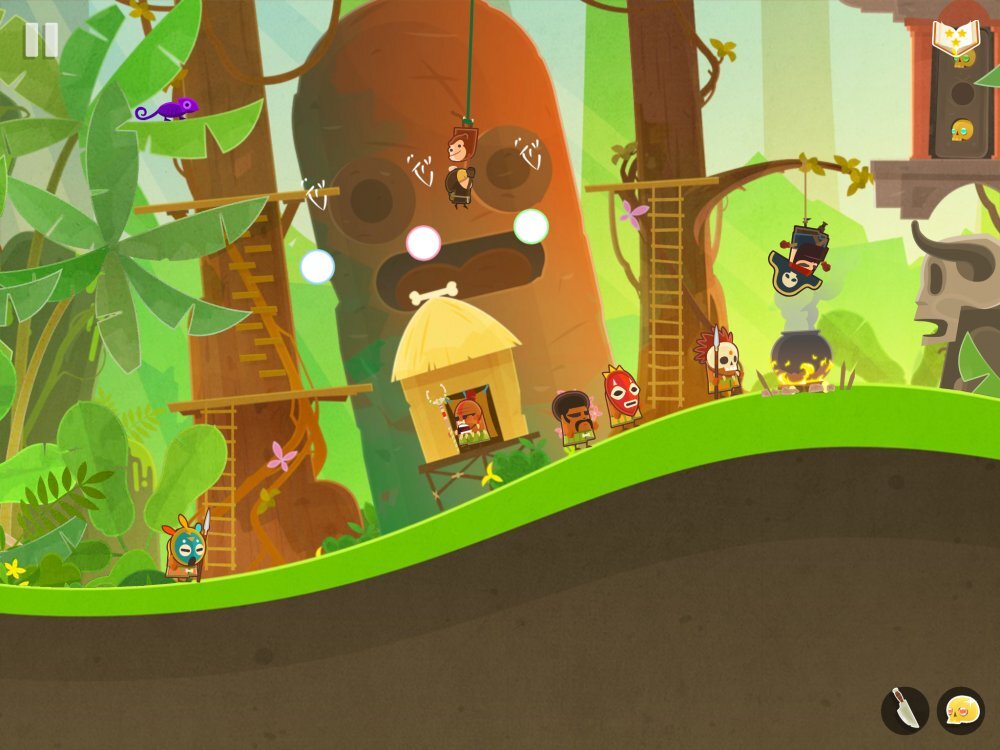Screen dimensions: 1000x750
Task: Pause the game
Action: [x=41, y=40]
